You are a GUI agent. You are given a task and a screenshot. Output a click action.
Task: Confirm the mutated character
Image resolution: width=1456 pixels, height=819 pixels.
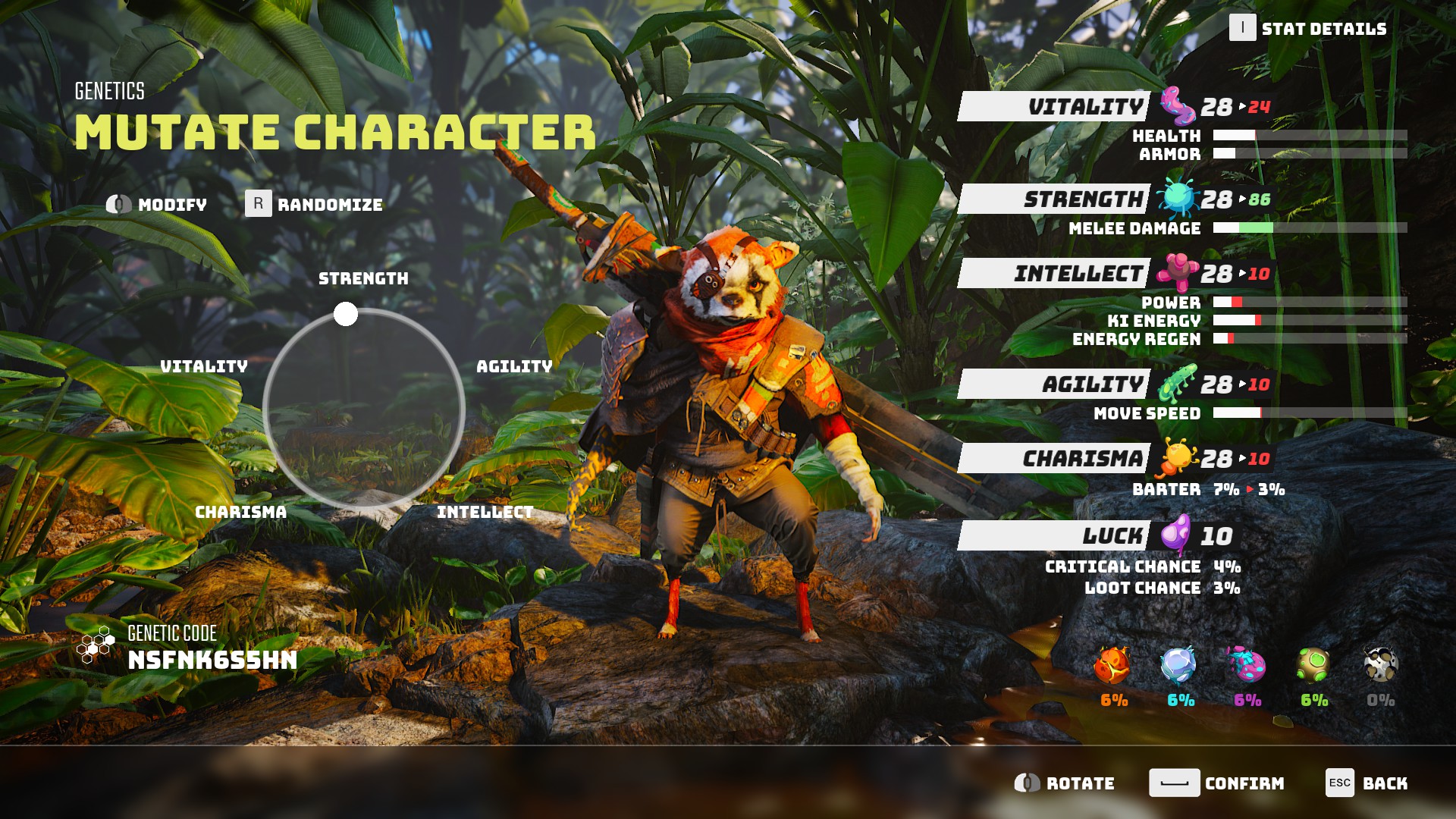coord(1216,783)
